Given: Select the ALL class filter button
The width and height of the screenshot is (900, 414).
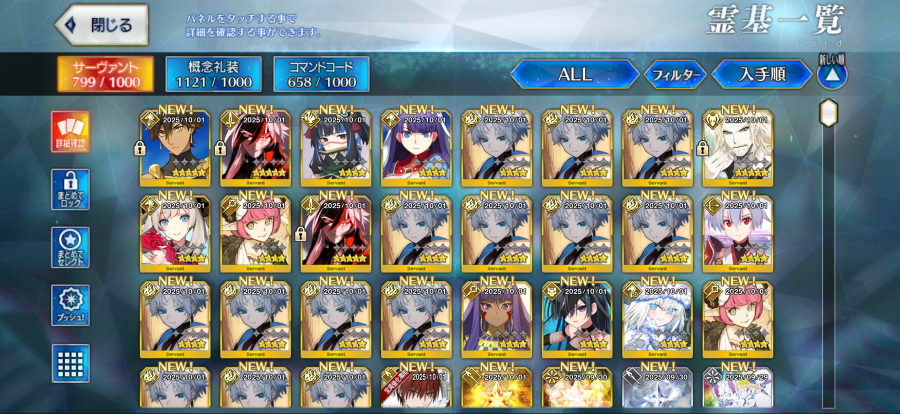Looking at the screenshot, I should [x=574, y=74].
